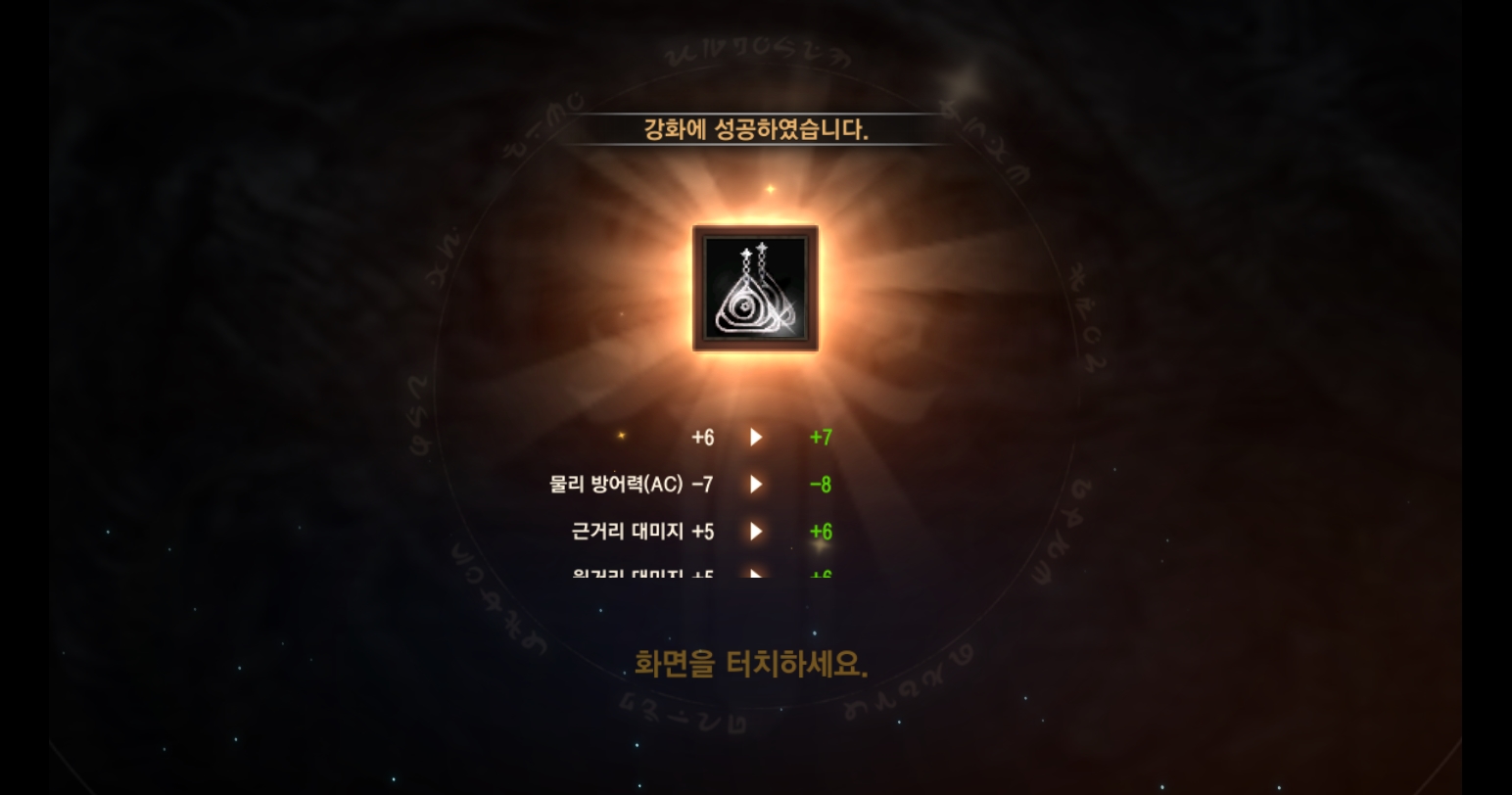
Task: Click the glowing item frame border
Action: tap(754, 232)
